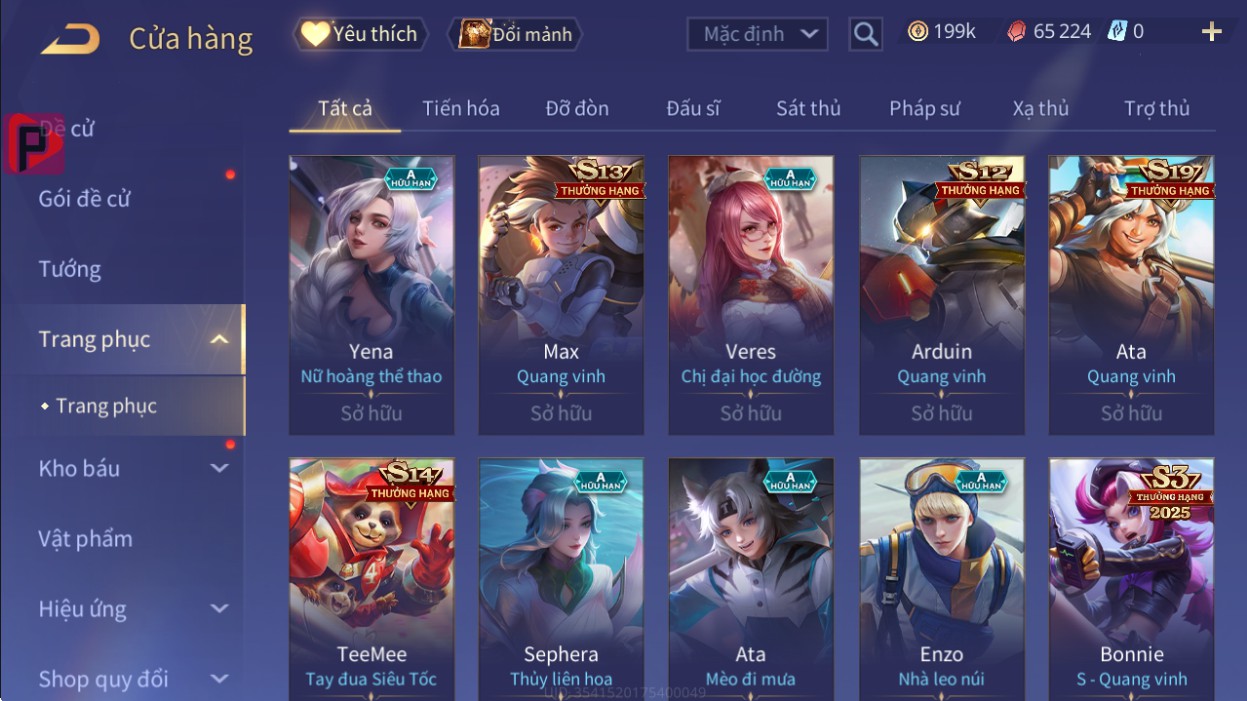Switch to the Trợ thủ tab
The width and height of the screenshot is (1247, 701).
pyautogui.click(x=1156, y=108)
